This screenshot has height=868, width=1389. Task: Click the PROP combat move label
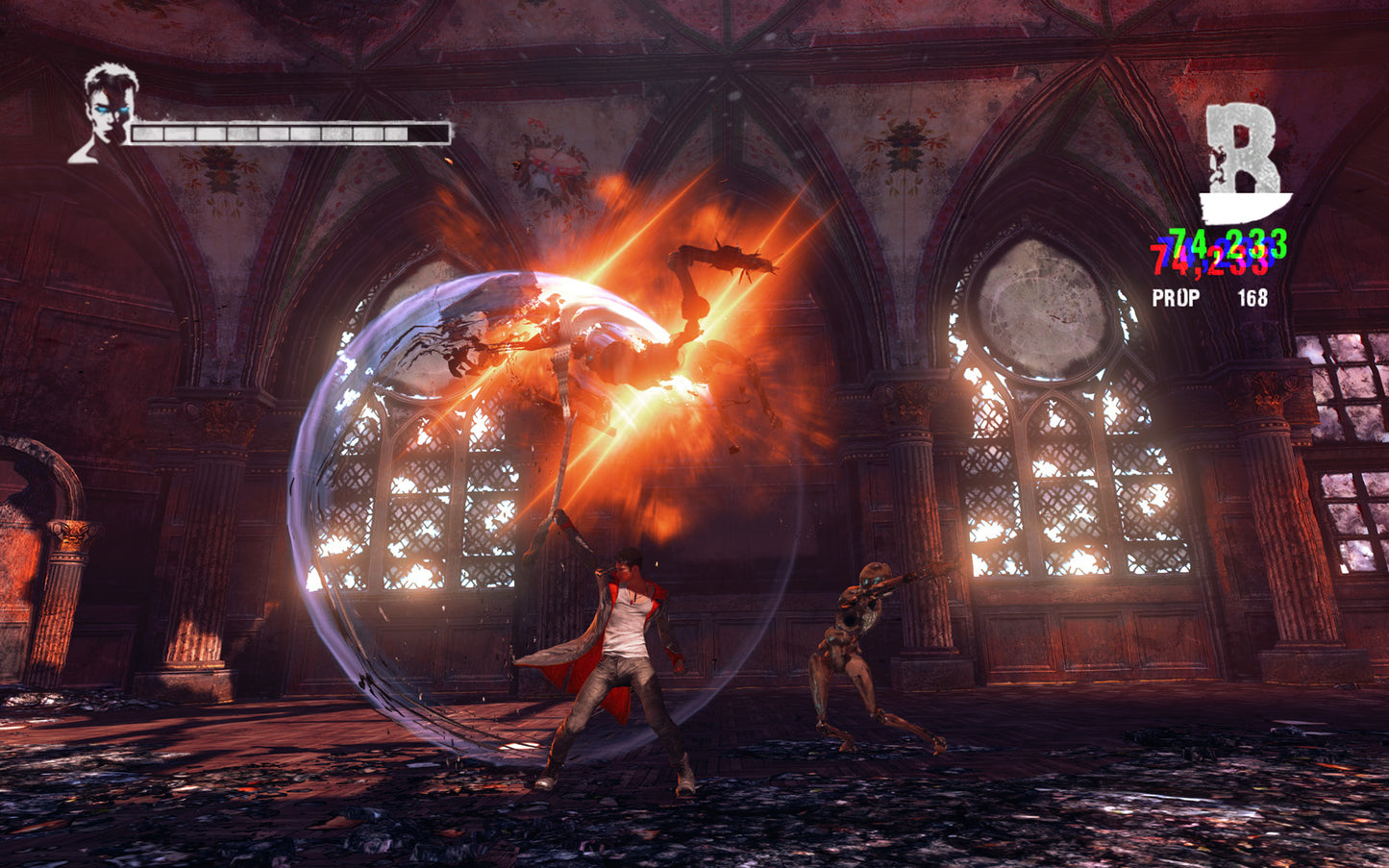click(1176, 299)
